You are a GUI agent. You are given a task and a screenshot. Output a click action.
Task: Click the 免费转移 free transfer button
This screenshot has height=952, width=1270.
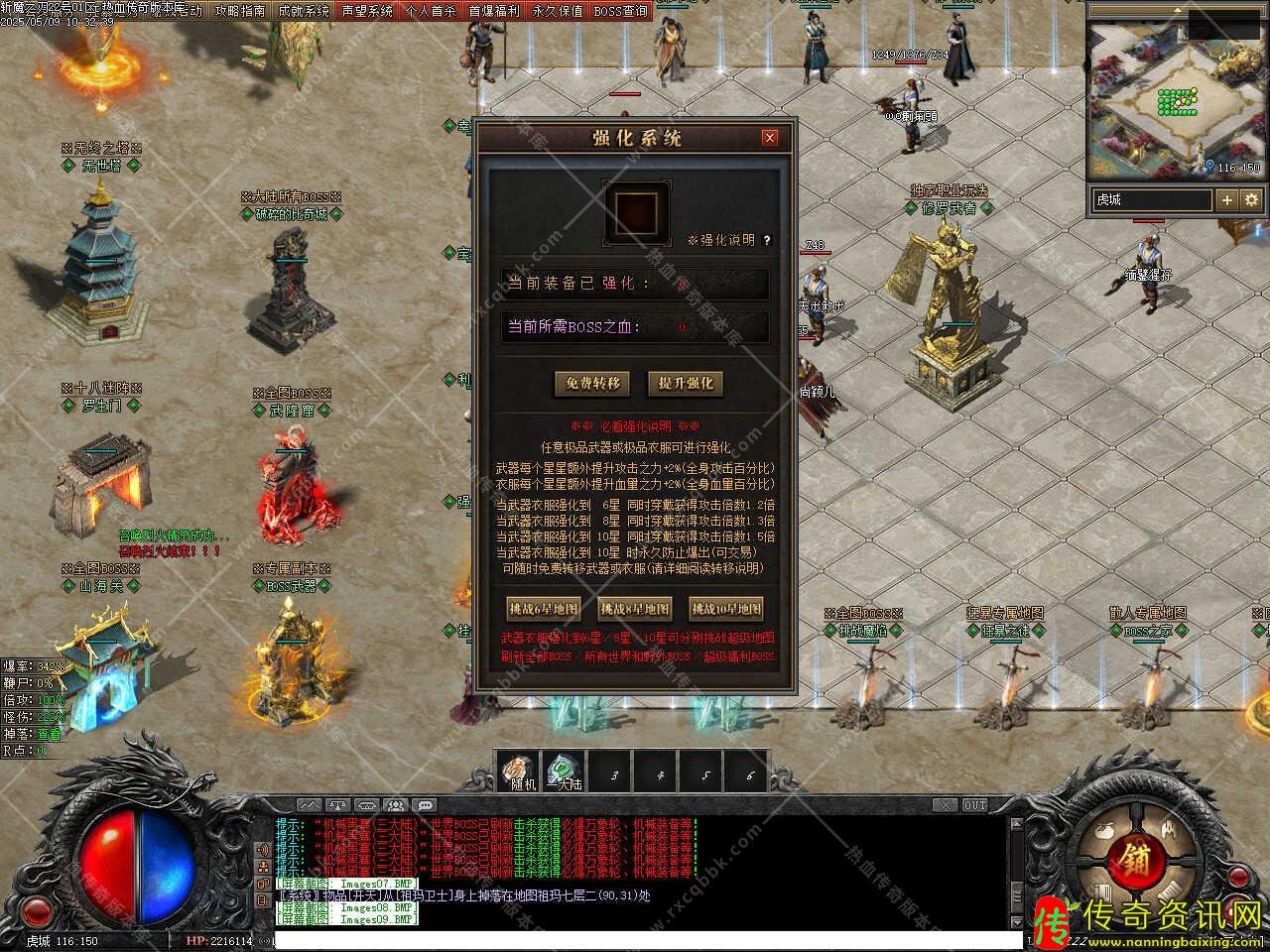pyautogui.click(x=592, y=384)
